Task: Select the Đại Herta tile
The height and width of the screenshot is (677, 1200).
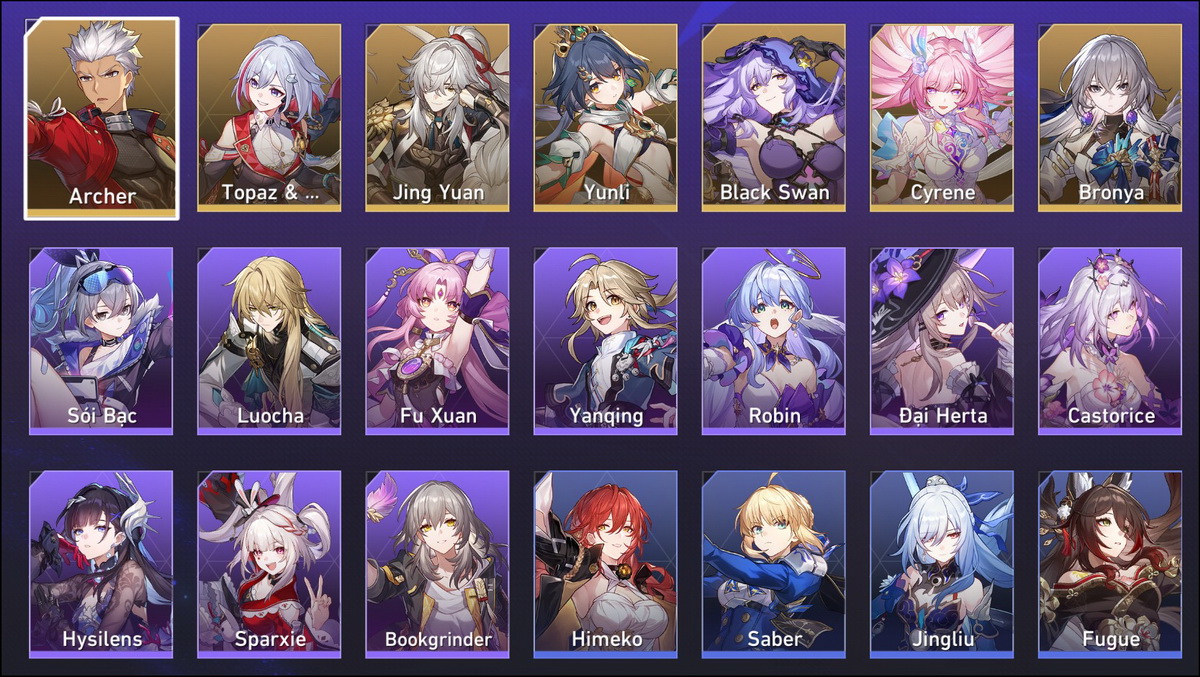Action: pos(942,341)
